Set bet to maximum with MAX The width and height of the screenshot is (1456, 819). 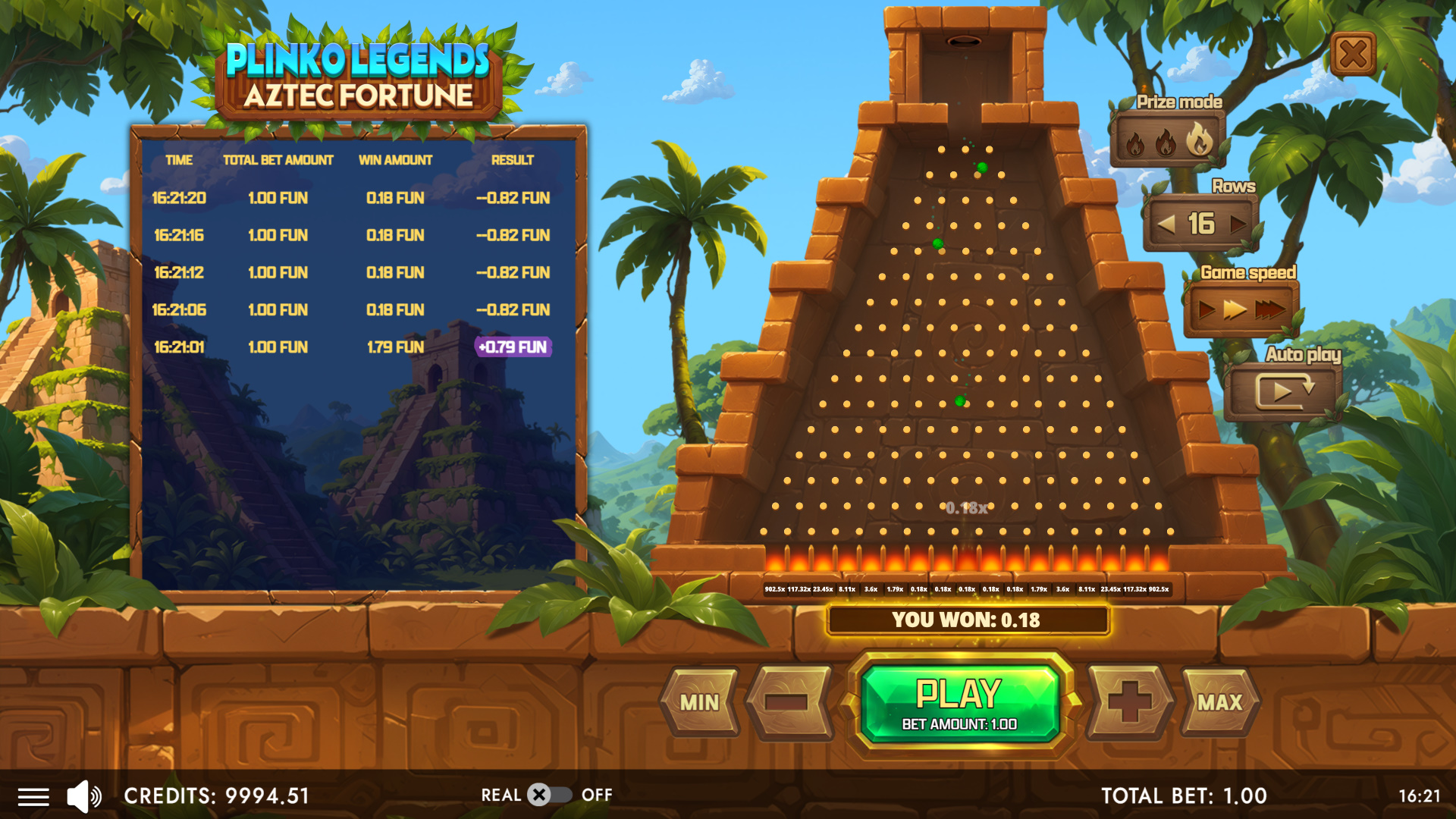click(x=1219, y=703)
